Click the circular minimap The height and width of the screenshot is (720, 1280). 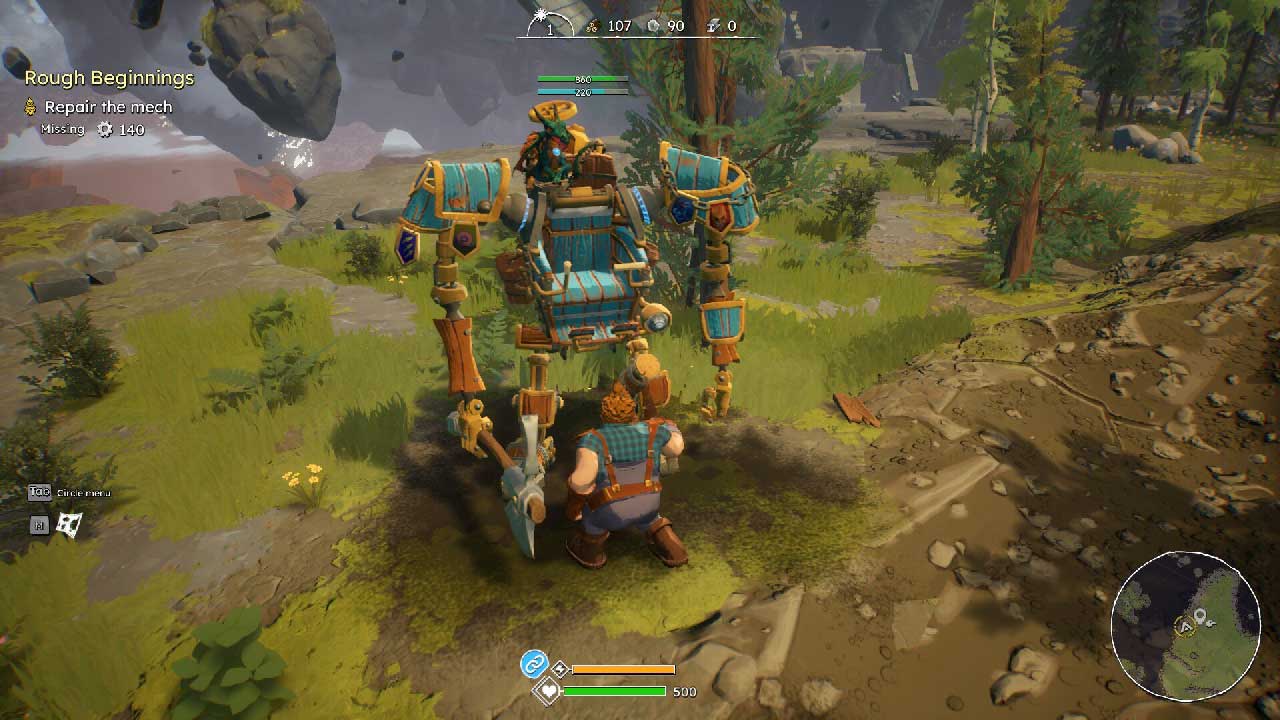1186,626
